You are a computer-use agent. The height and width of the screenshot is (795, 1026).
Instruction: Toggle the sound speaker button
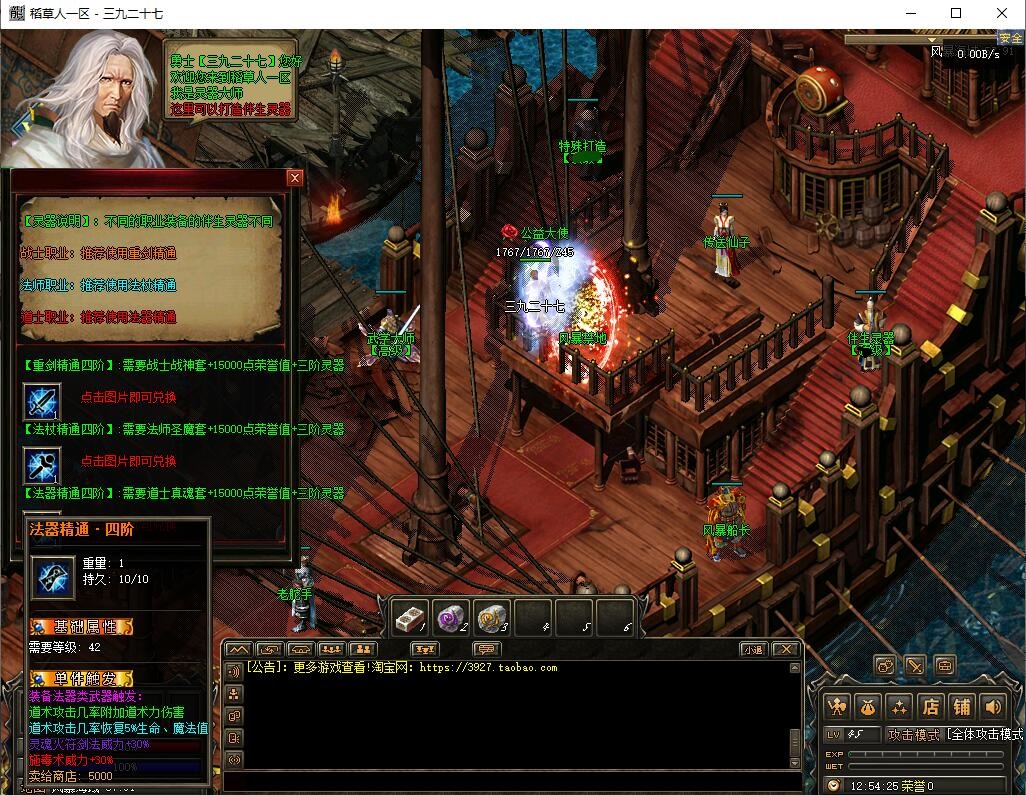pyautogui.click(x=992, y=706)
